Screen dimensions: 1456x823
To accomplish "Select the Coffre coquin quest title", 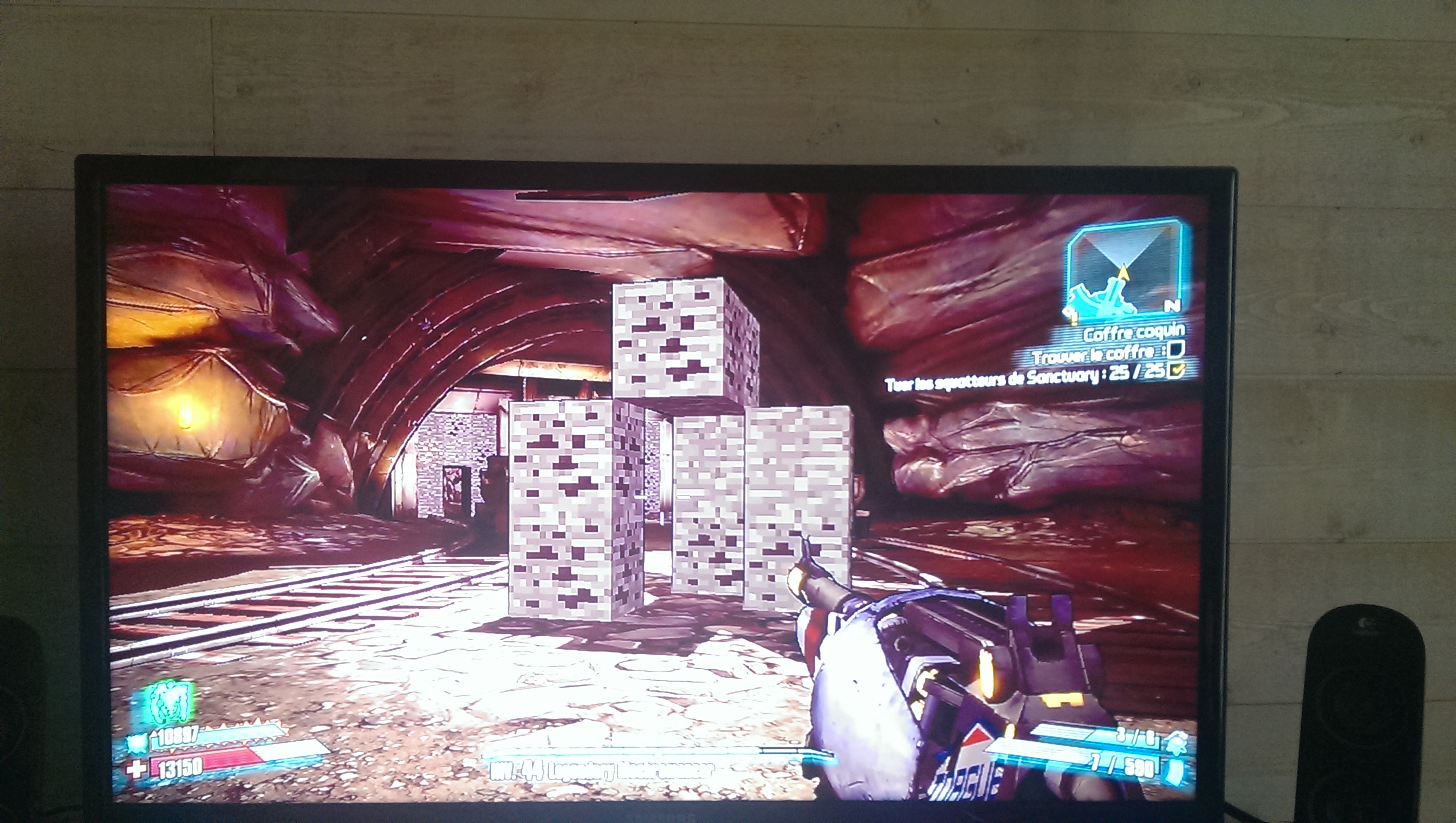I will [1134, 332].
